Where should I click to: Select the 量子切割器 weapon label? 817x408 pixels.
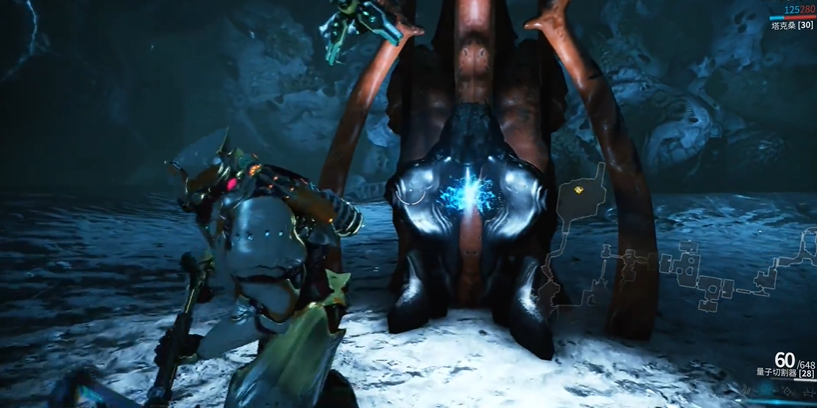point(777,373)
